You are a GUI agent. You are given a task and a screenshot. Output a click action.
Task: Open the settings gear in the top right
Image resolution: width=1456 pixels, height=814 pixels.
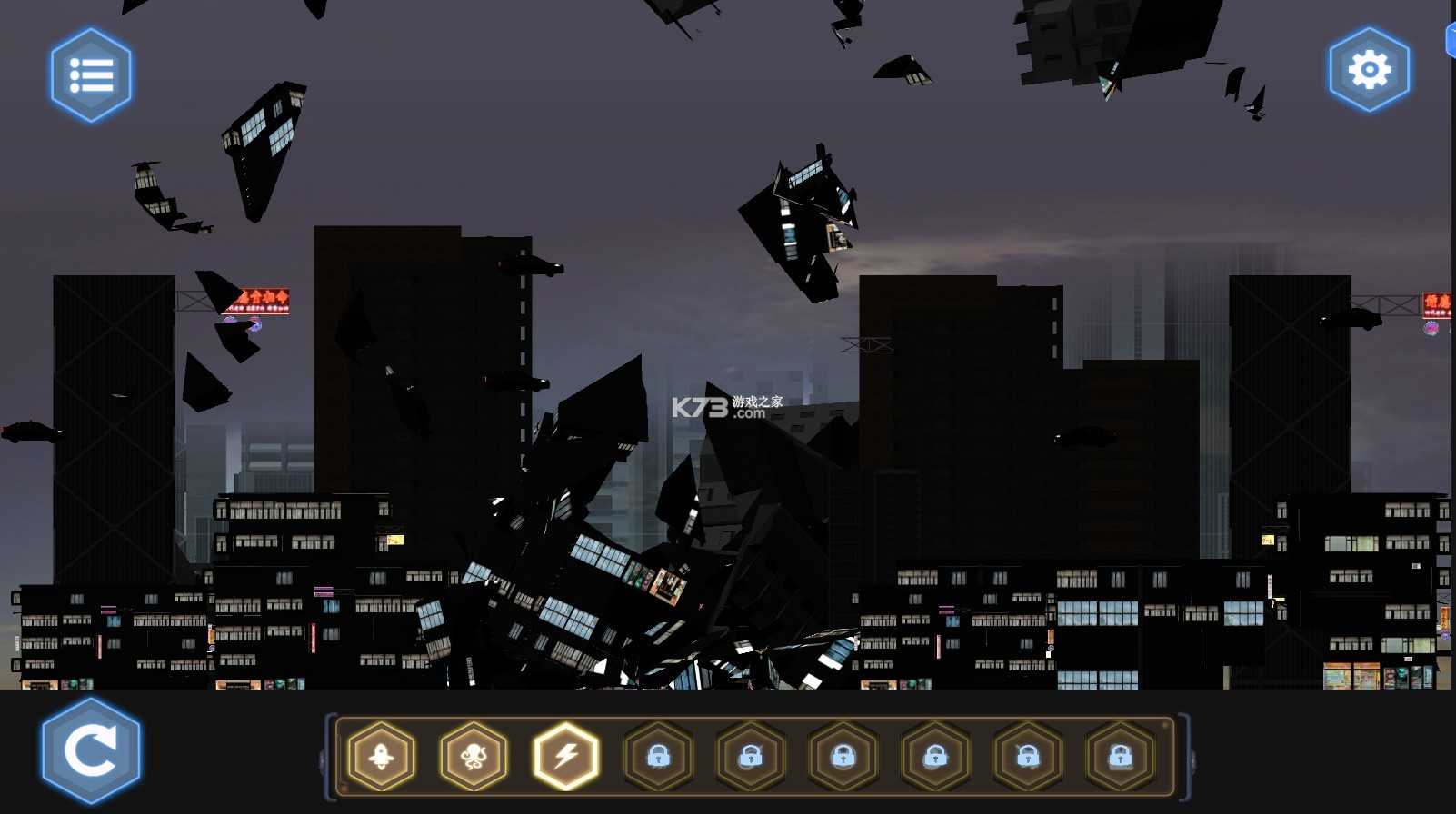(x=1369, y=69)
